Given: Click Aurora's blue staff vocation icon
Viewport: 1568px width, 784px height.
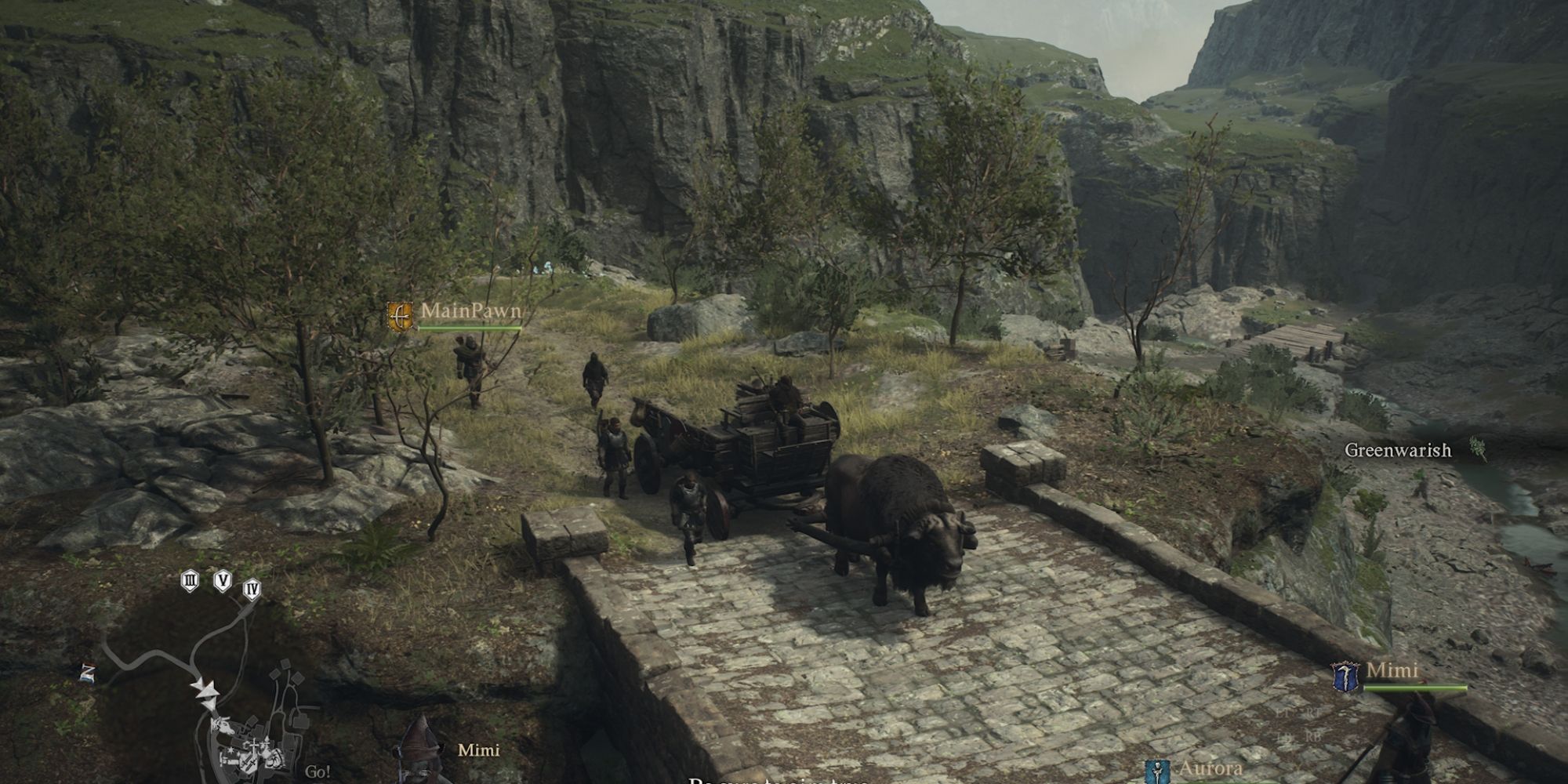Looking at the screenshot, I should coord(1157,771).
